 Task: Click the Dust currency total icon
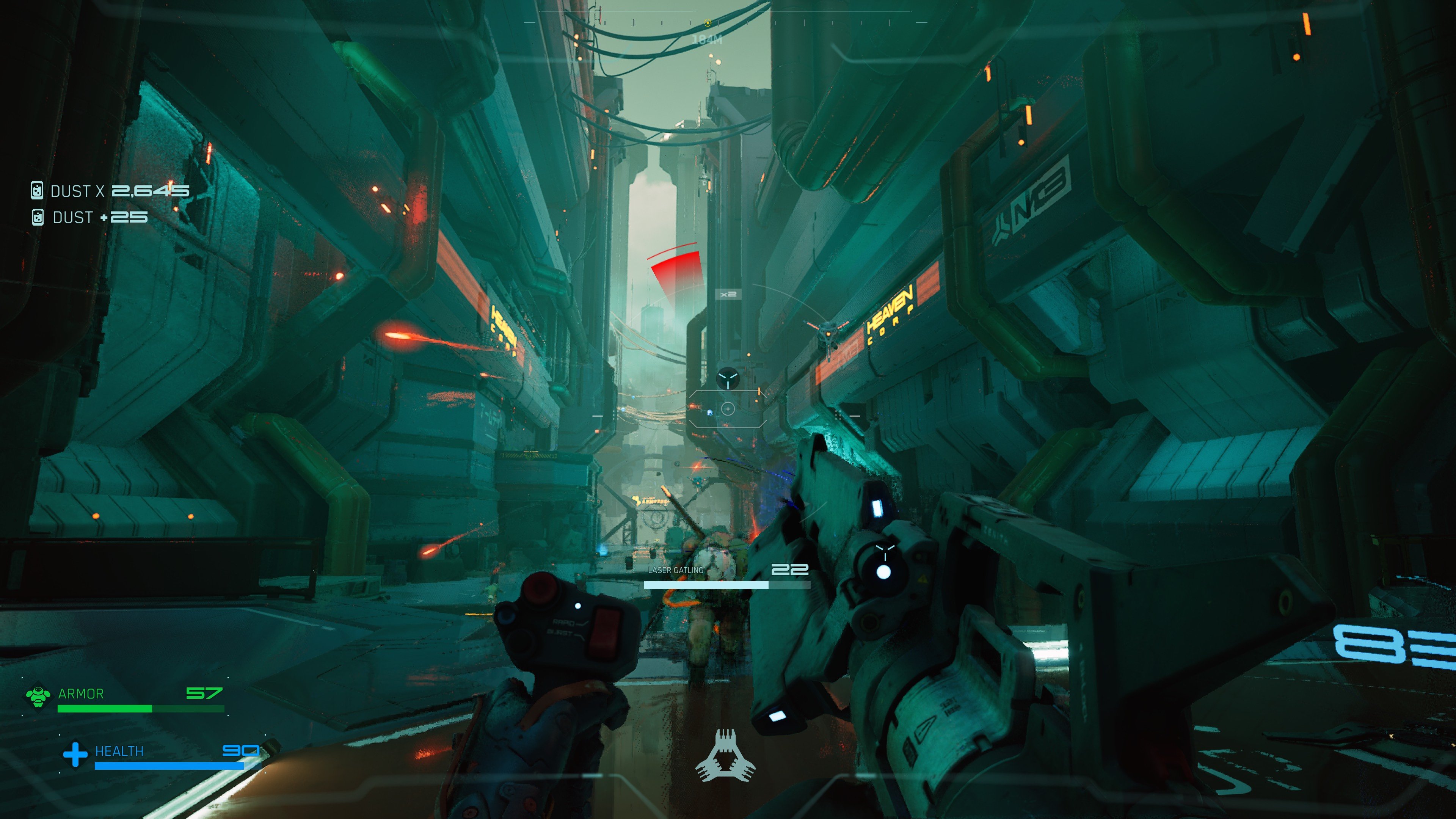tap(37, 190)
